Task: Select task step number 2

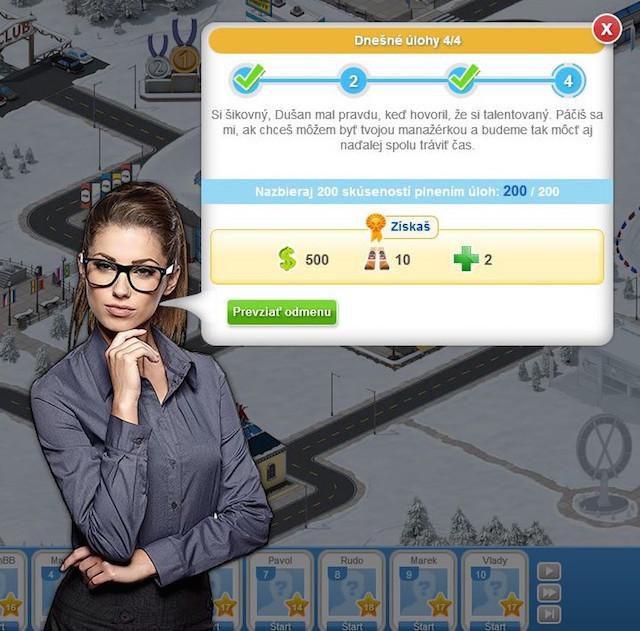Action: point(353,80)
